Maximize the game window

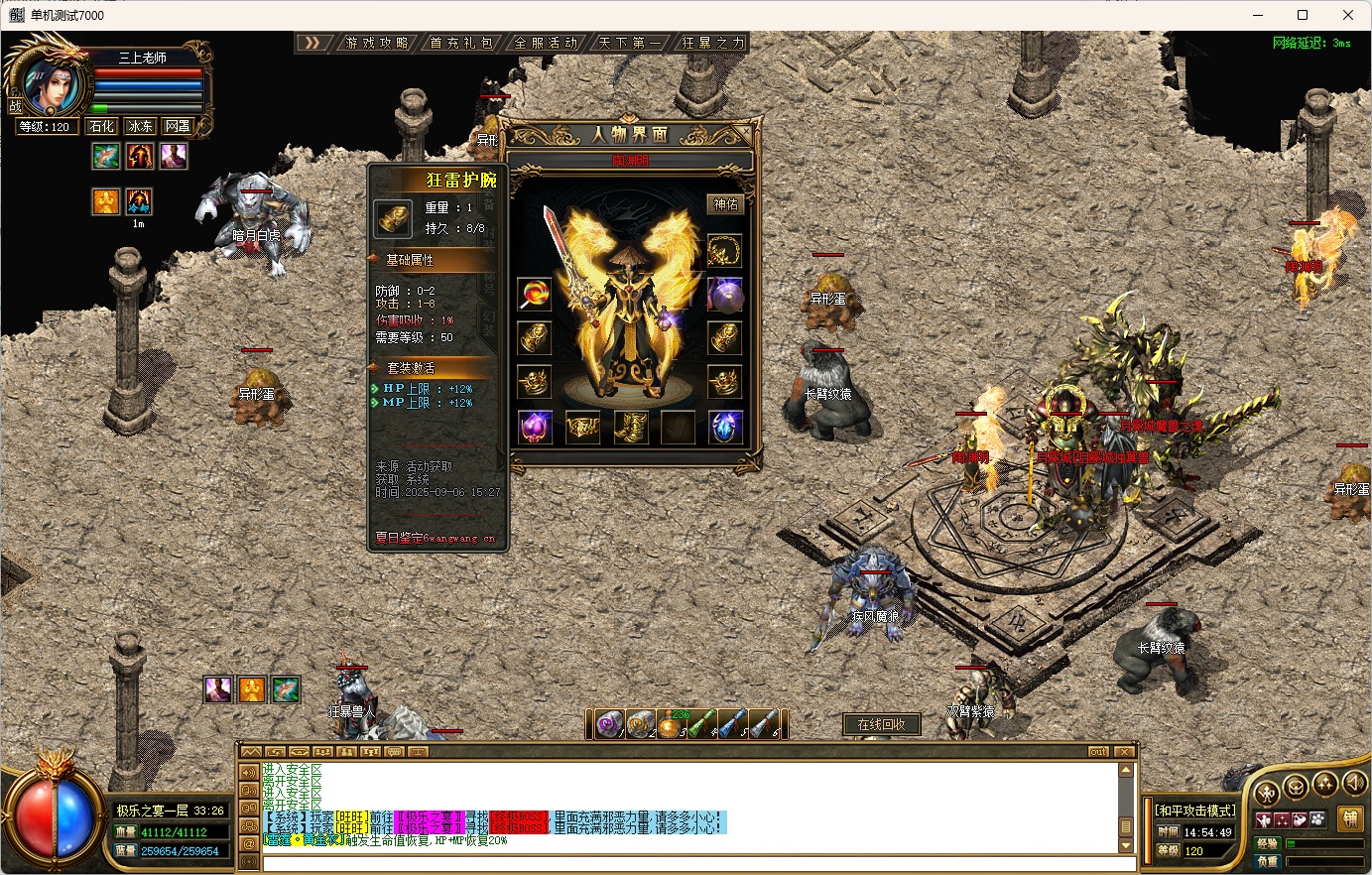pos(1303,15)
